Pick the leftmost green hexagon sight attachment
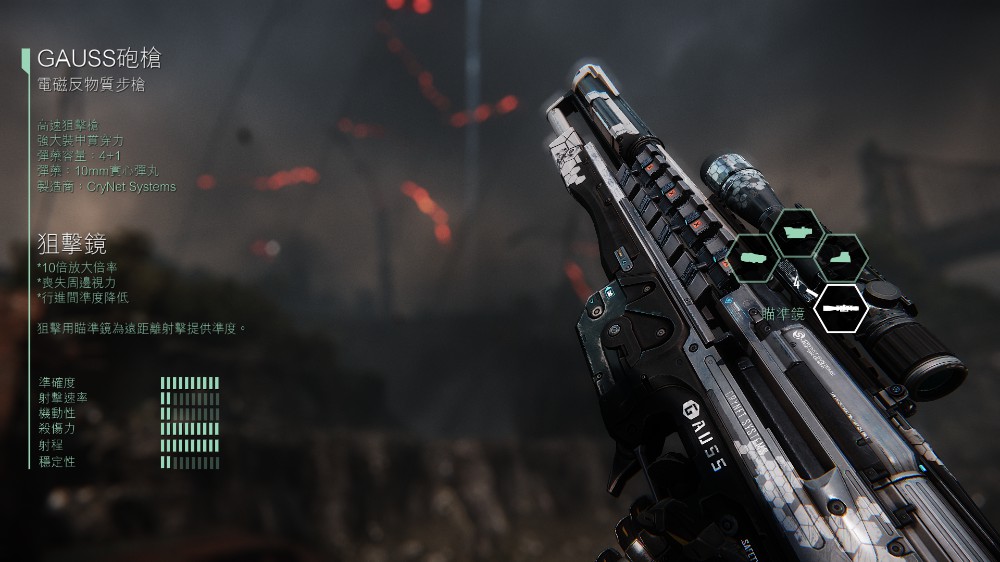 [754, 258]
